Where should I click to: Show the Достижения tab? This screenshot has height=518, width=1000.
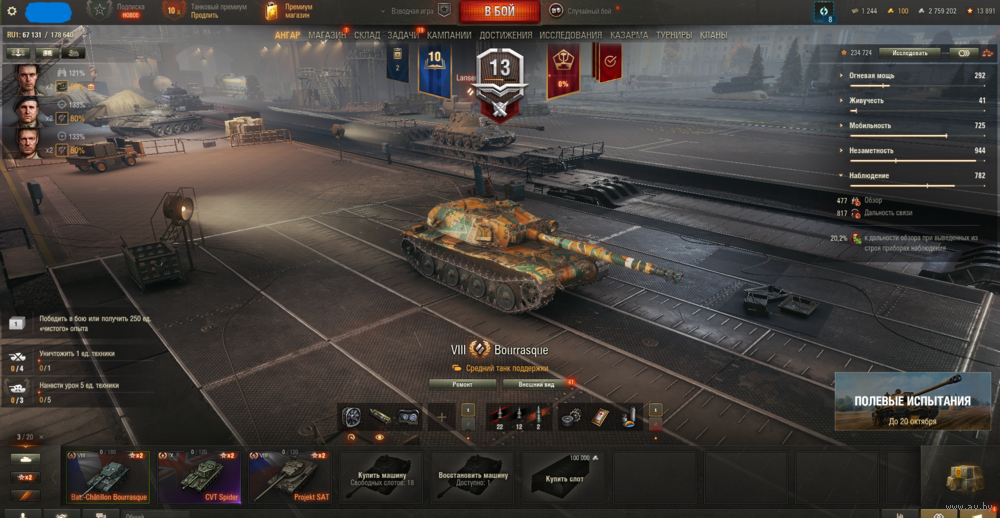coord(505,35)
